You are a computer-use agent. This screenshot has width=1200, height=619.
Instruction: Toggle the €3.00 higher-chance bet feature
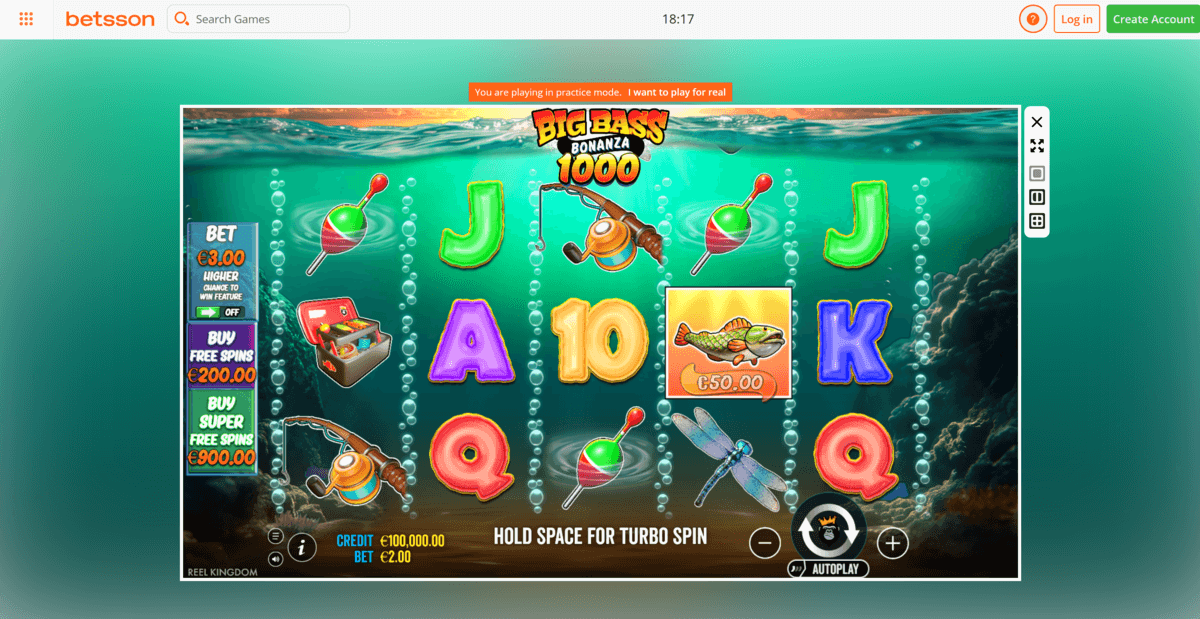click(x=221, y=311)
